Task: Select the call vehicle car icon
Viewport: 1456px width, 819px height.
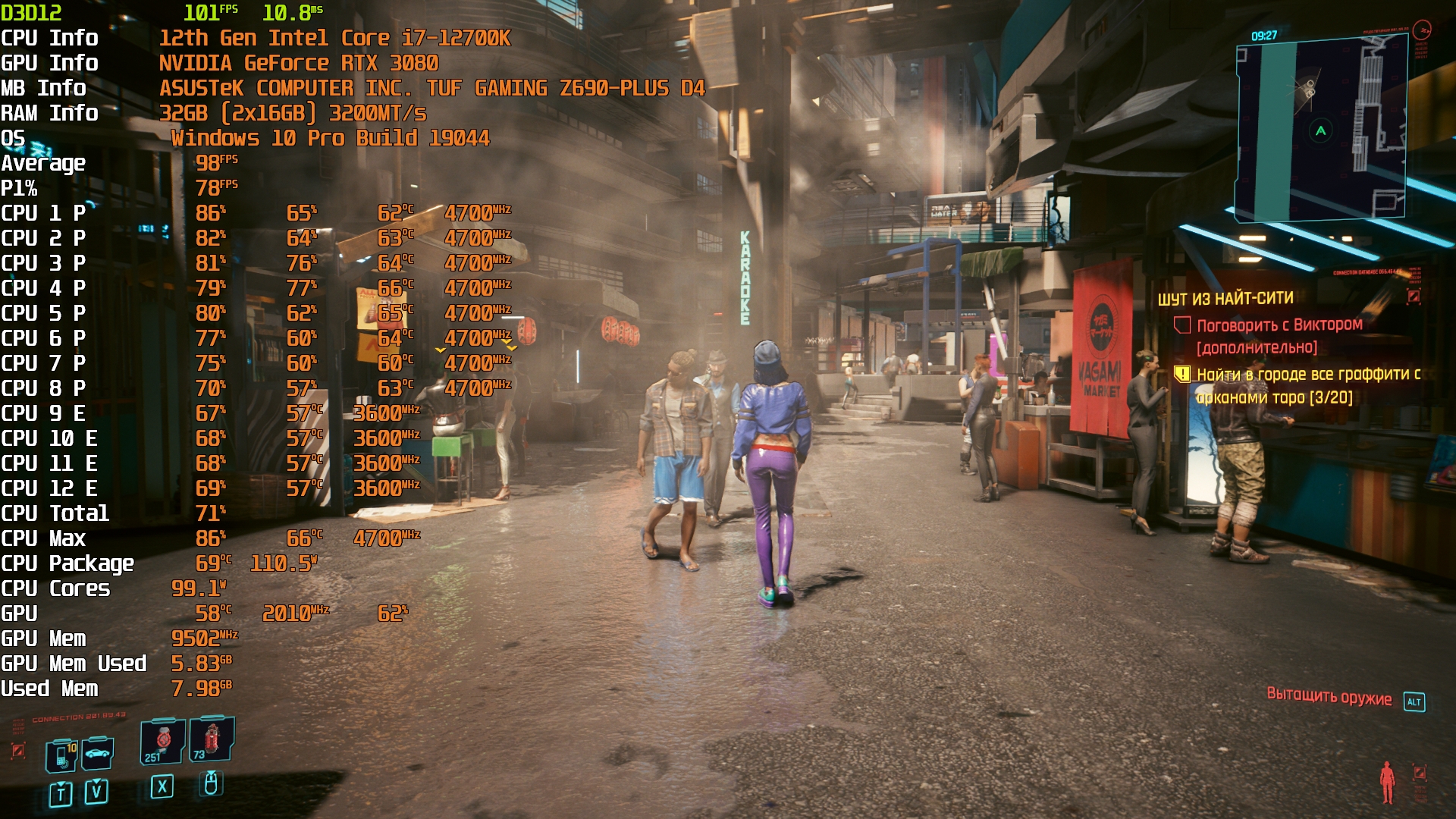Action: [x=97, y=754]
